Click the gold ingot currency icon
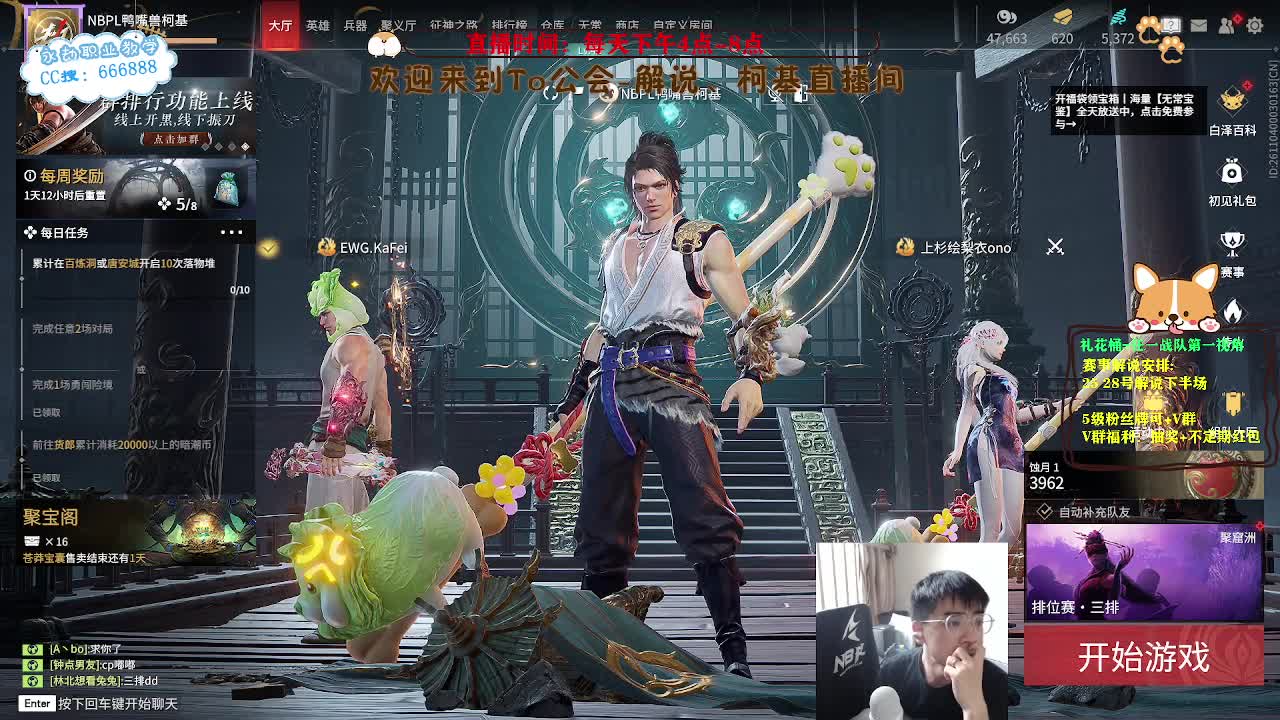Image resolution: width=1280 pixels, height=720 pixels. point(1061,17)
